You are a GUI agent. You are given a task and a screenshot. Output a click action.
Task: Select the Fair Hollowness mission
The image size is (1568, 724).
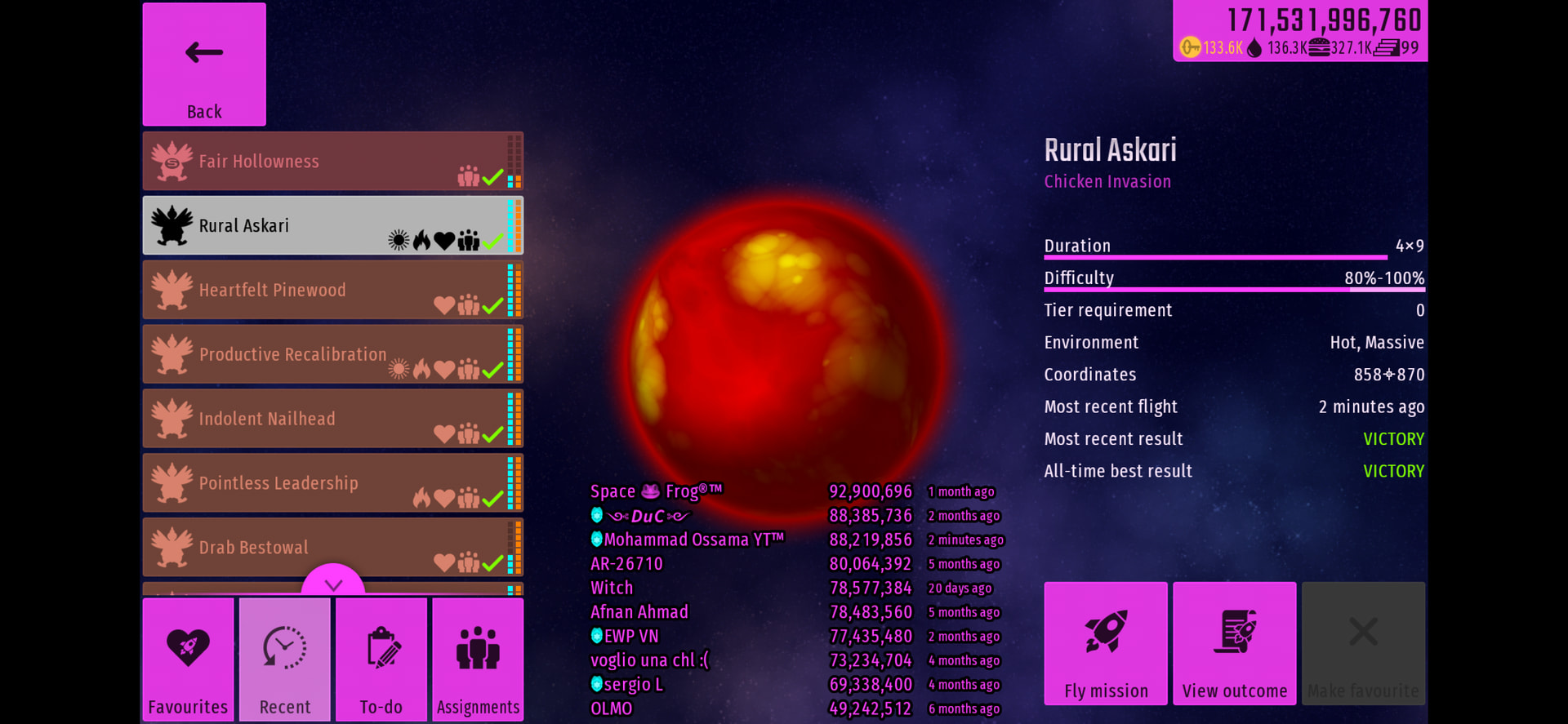point(332,162)
